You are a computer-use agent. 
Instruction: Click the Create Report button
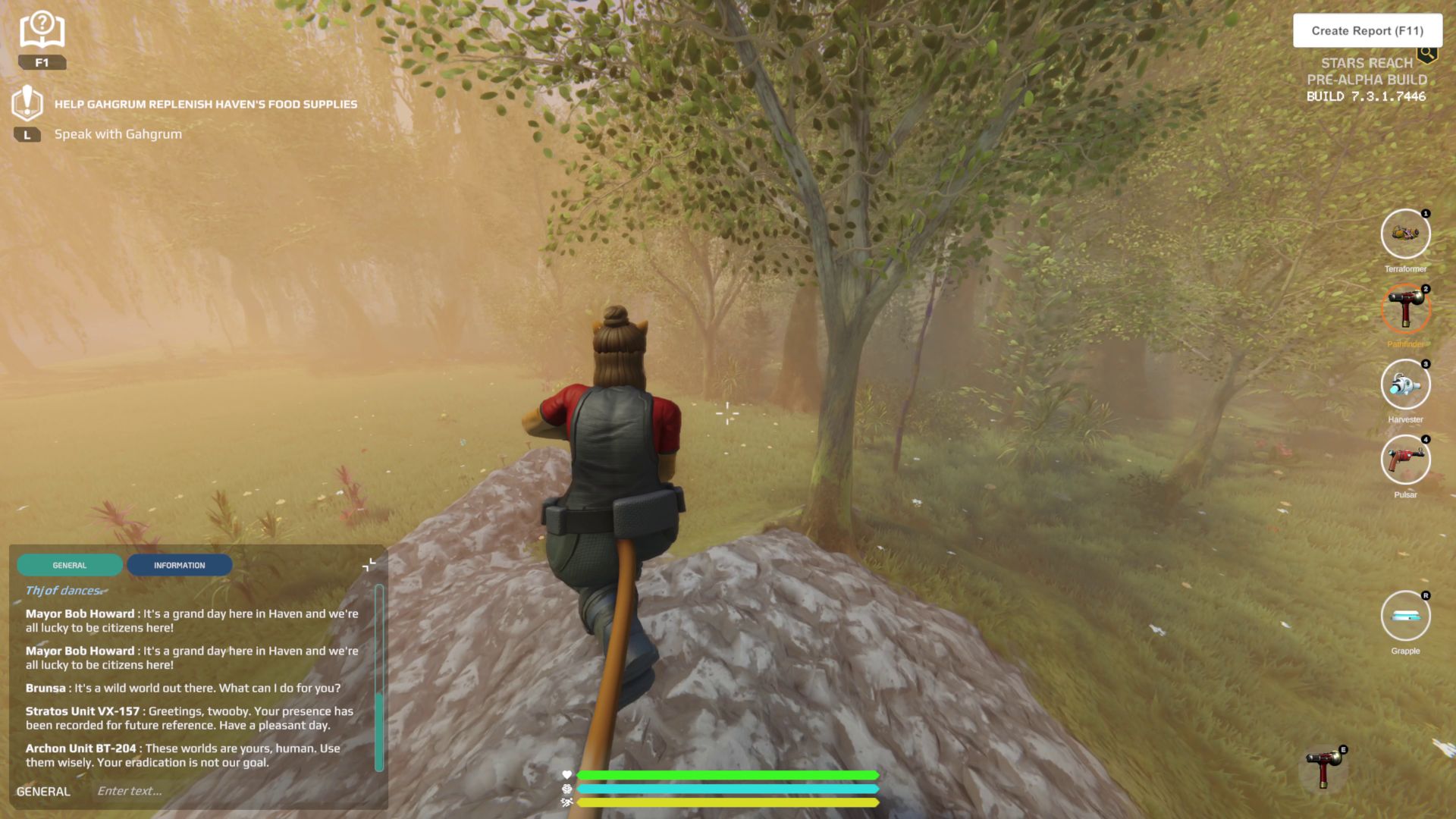point(1367,31)
